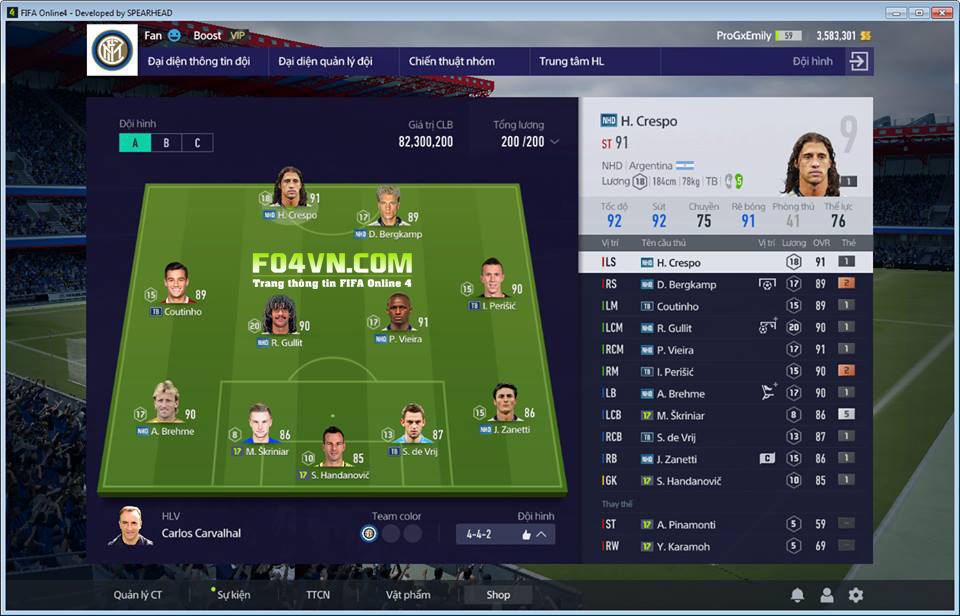Open the 4-4-2 formation selector
This screenshot has height=616, width=960.
(505, 534)
